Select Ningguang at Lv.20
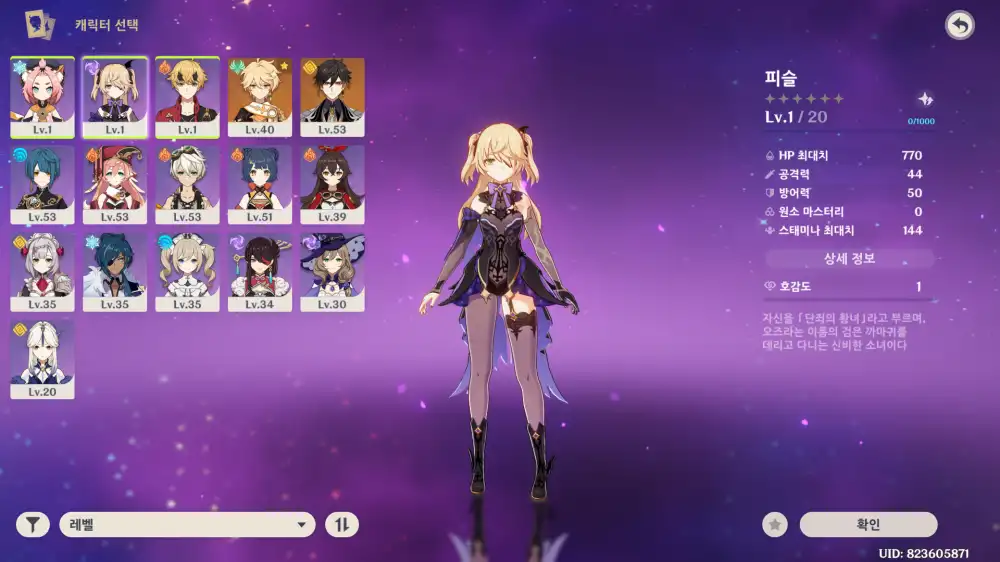 pyautogui.click(x=42, y=354)
